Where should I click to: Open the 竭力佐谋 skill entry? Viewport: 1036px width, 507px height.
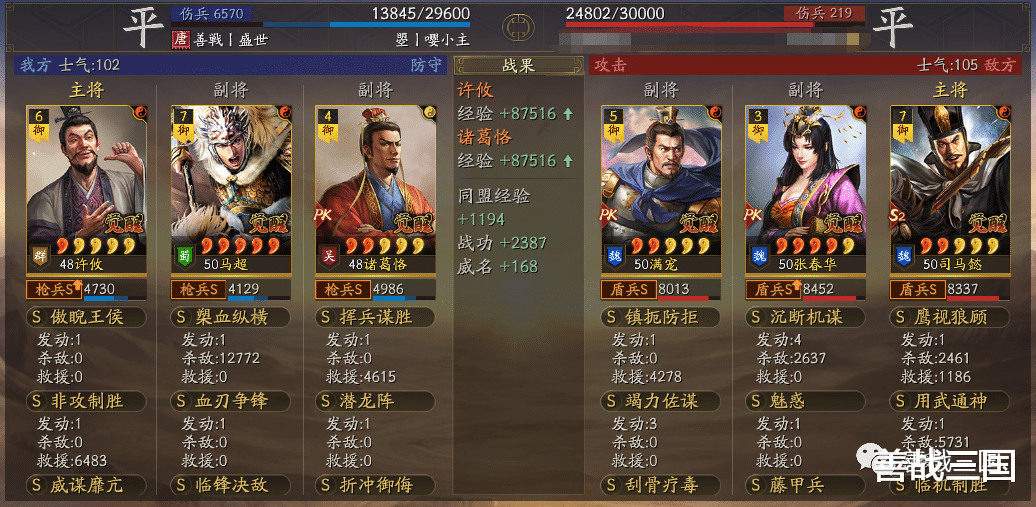pyautogui.click(x=661, y=401)
